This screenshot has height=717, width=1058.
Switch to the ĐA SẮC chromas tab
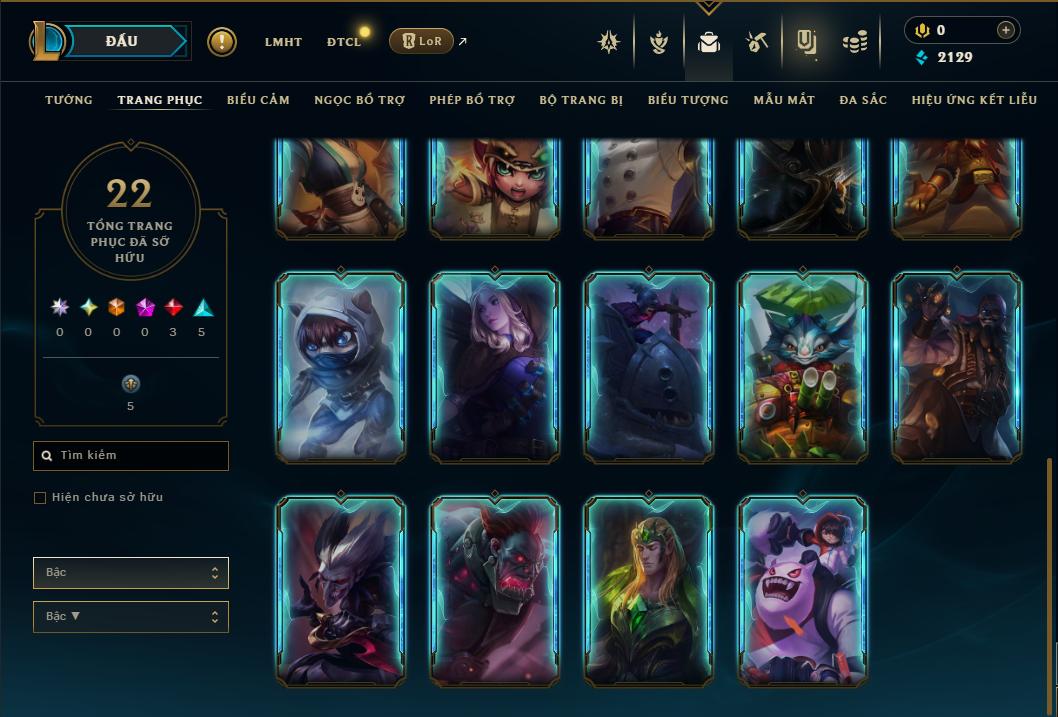point(863,100)
